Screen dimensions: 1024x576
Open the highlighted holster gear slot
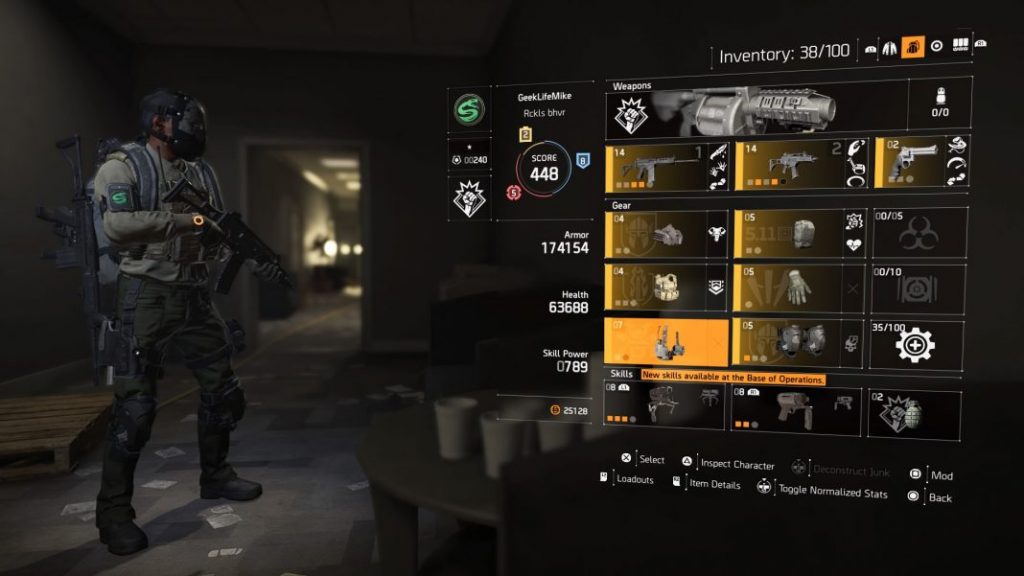pos(666,343)
